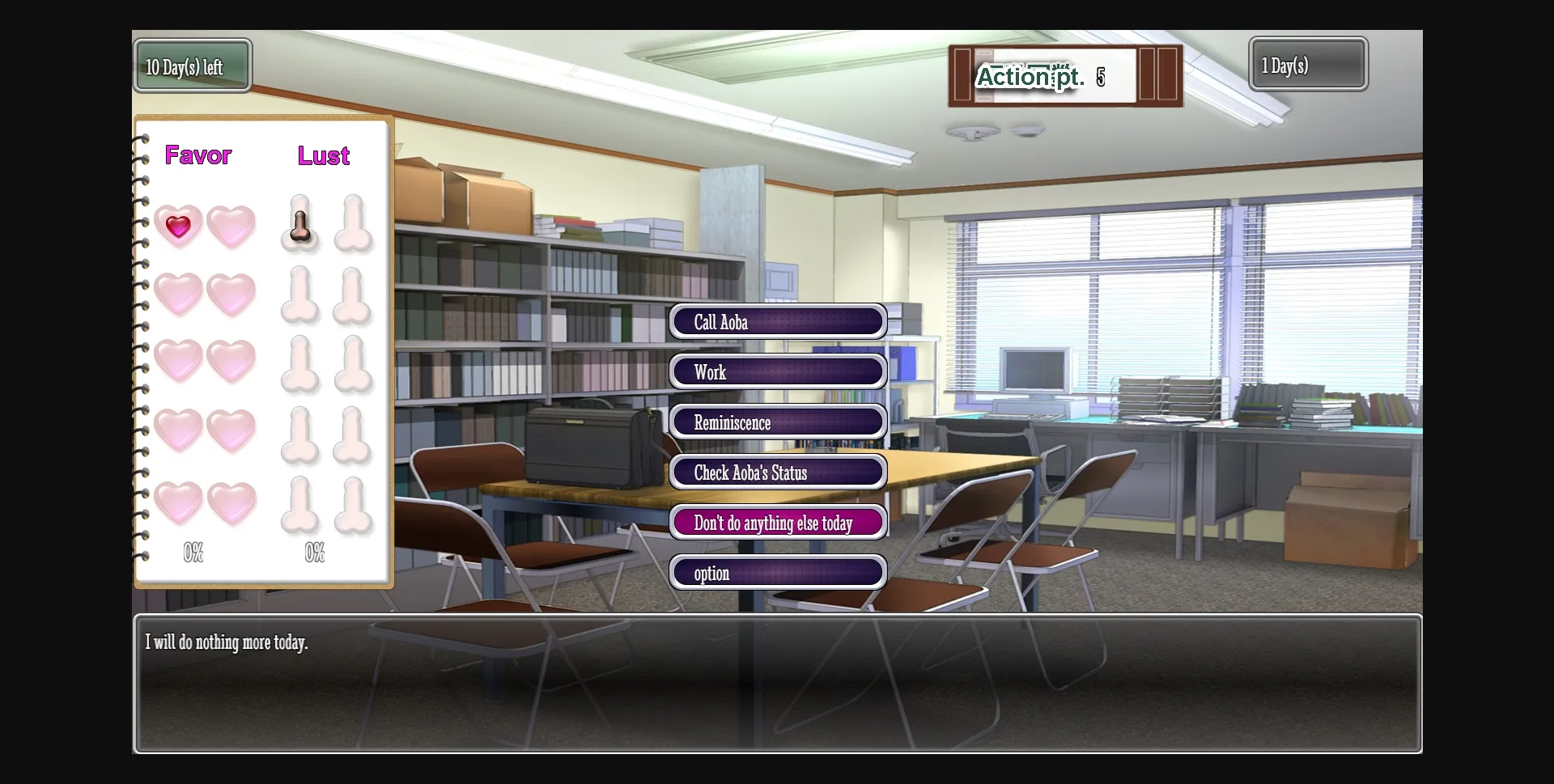Viewport: 1554px width, 784px height.
Task: Click the 1 Day(s) box at top right
Action: [1306, 65]
